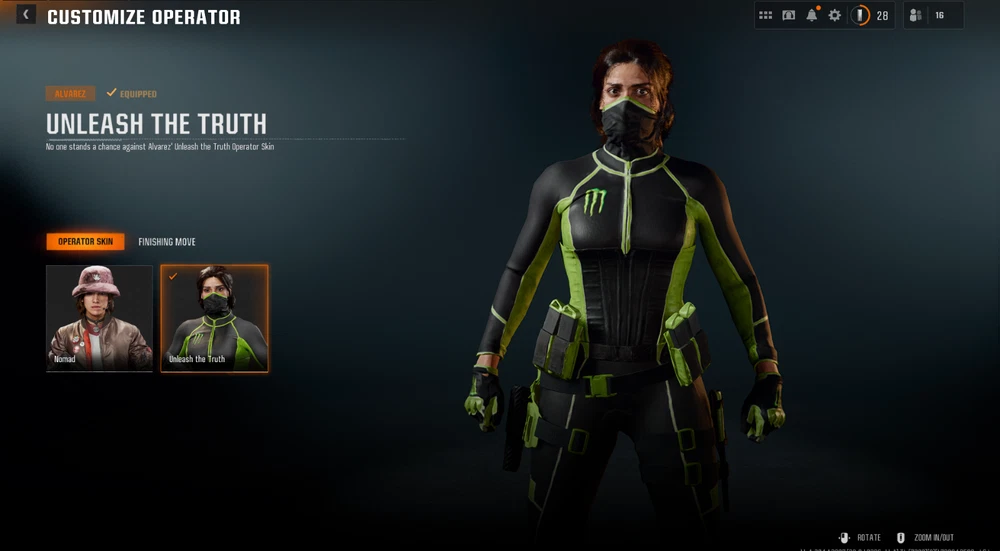Open the grid menu icon

pyautogui.click(x=766, y=16)
